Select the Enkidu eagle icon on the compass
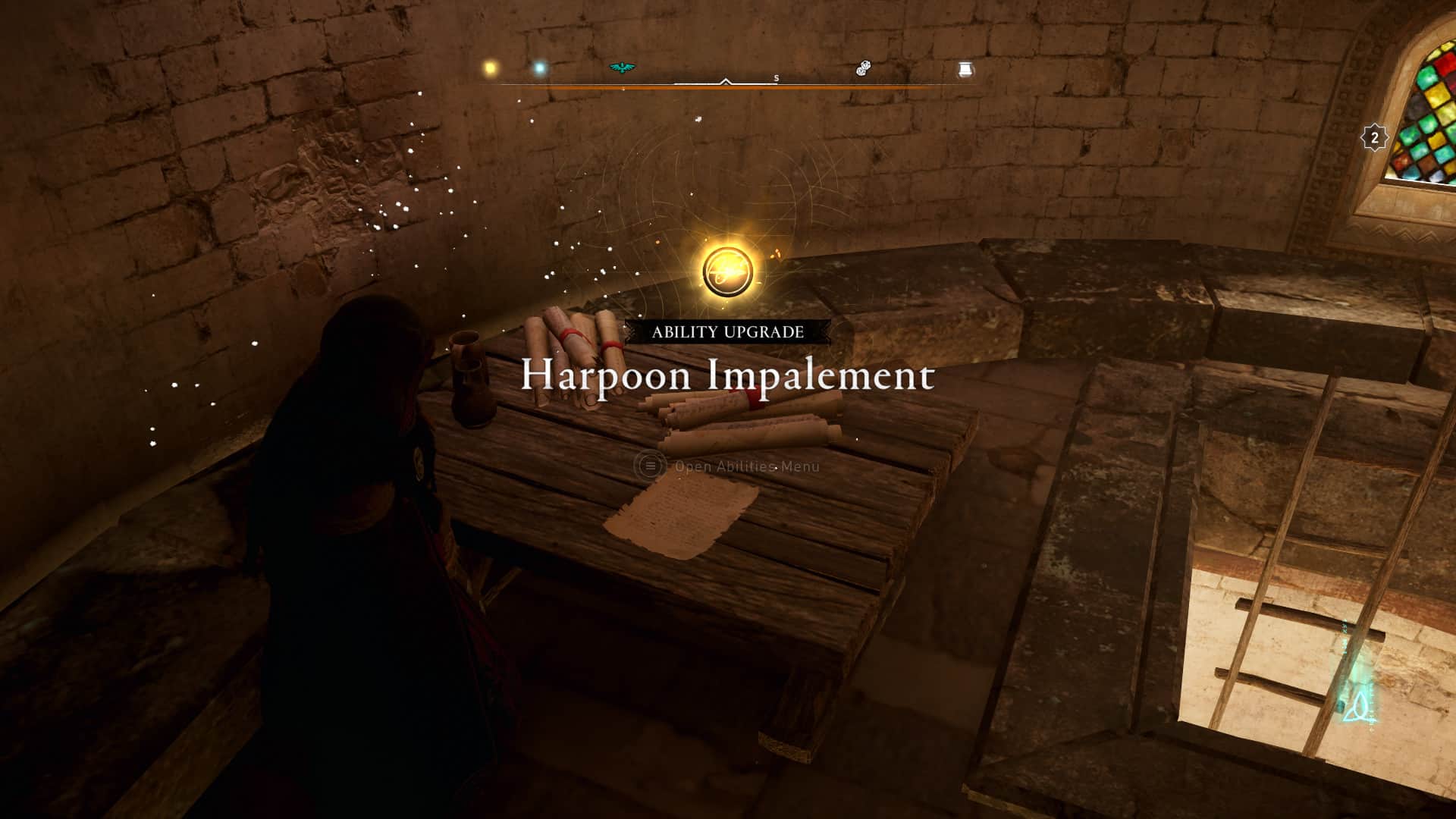Screen dimensions: 1456x819 [x=622, y=69]
